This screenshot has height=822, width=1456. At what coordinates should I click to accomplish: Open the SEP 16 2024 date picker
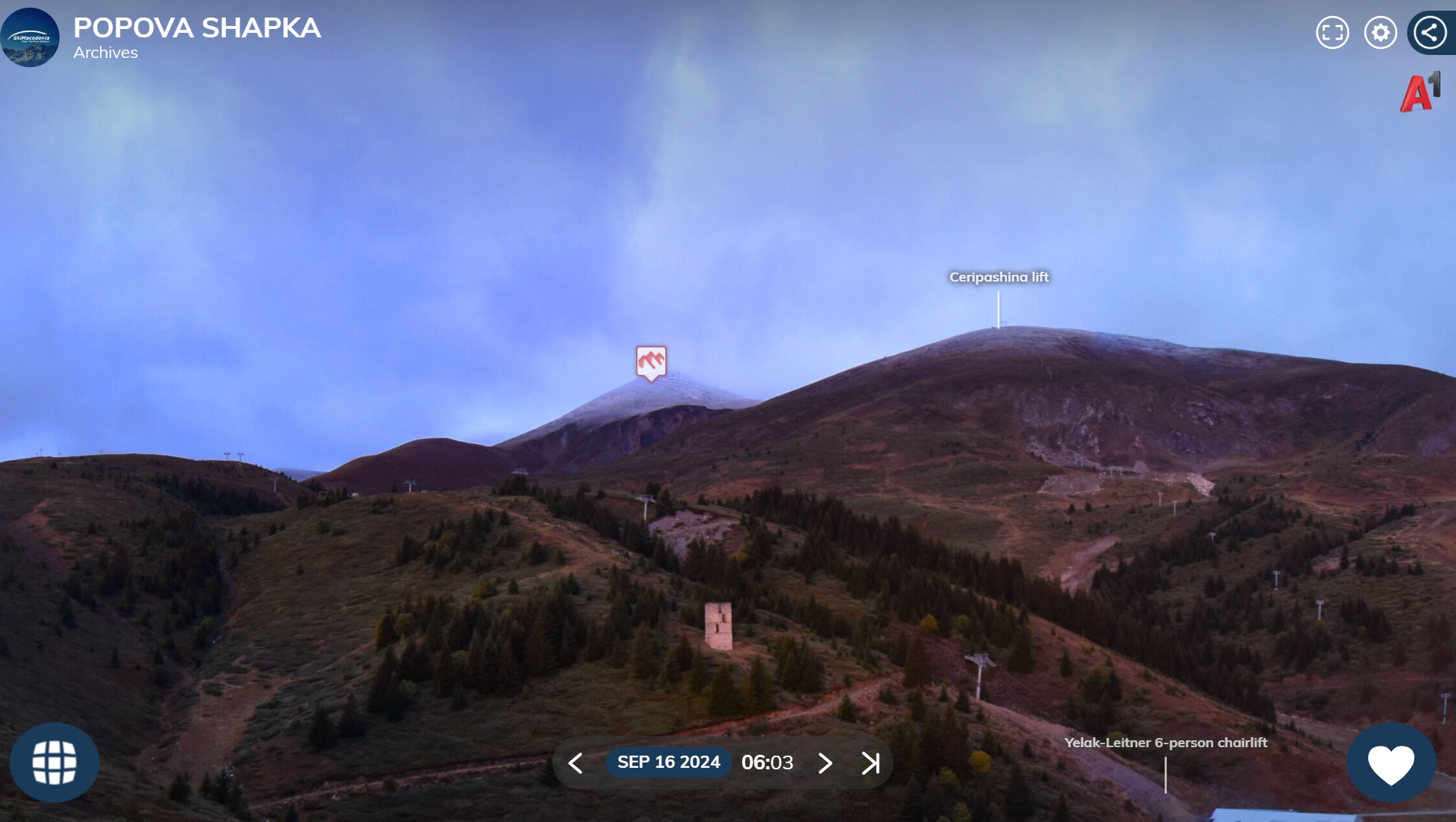pos(668,762)
